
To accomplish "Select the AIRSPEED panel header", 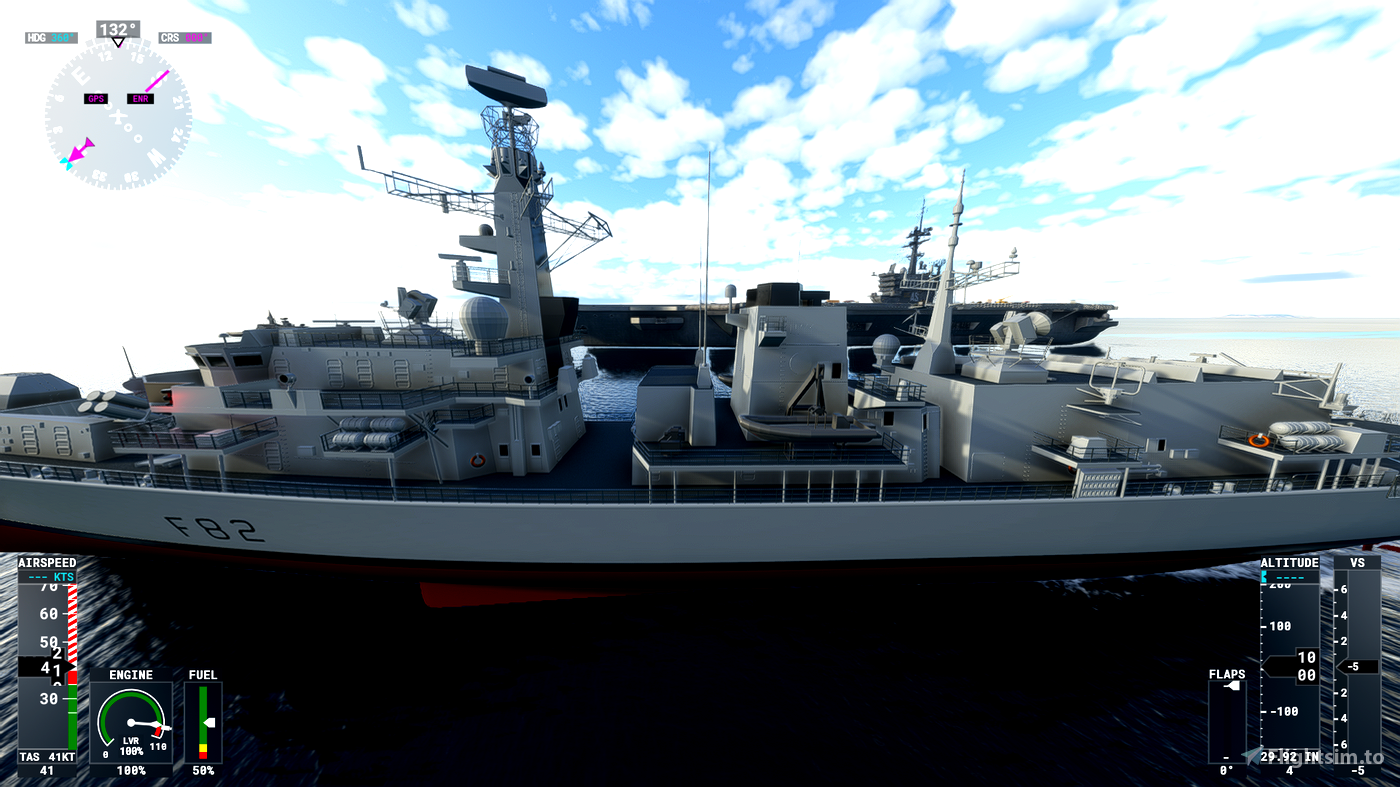I will [46, 562].
